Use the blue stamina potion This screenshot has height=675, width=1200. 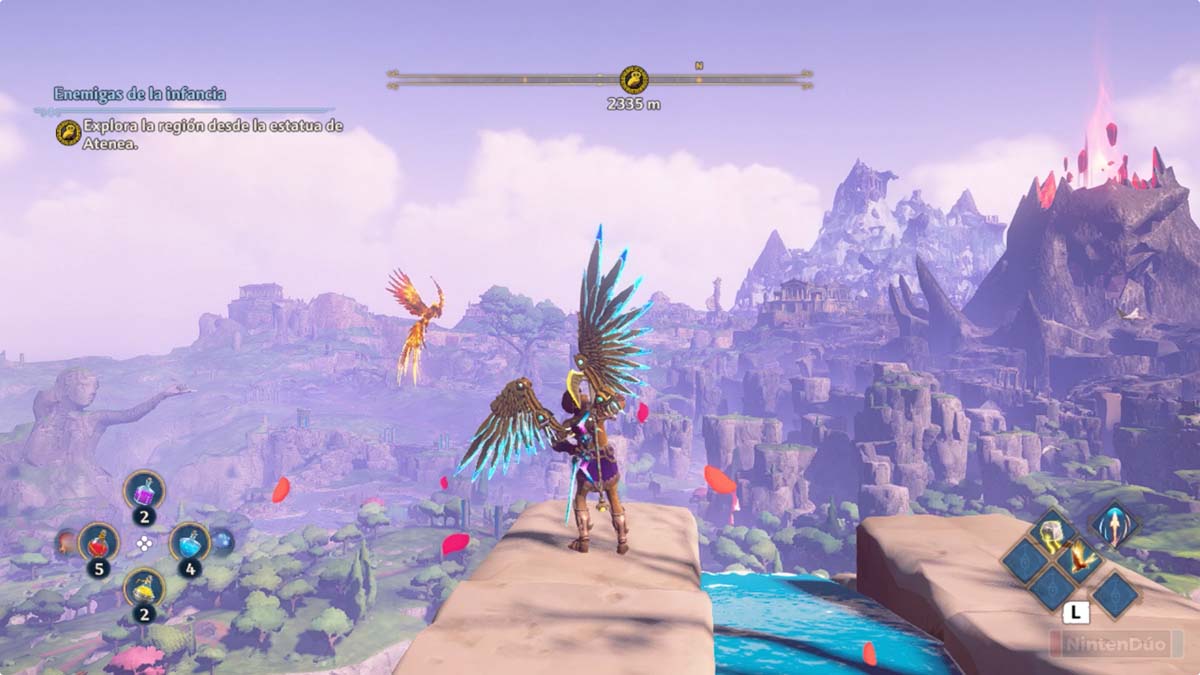[x=188, y=542]
